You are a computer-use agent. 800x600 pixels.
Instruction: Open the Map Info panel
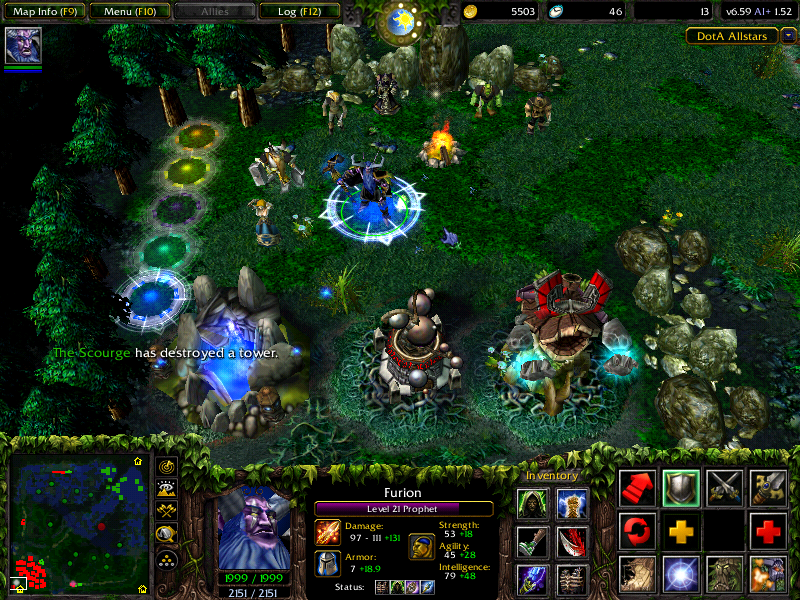(x=43, y=12)
